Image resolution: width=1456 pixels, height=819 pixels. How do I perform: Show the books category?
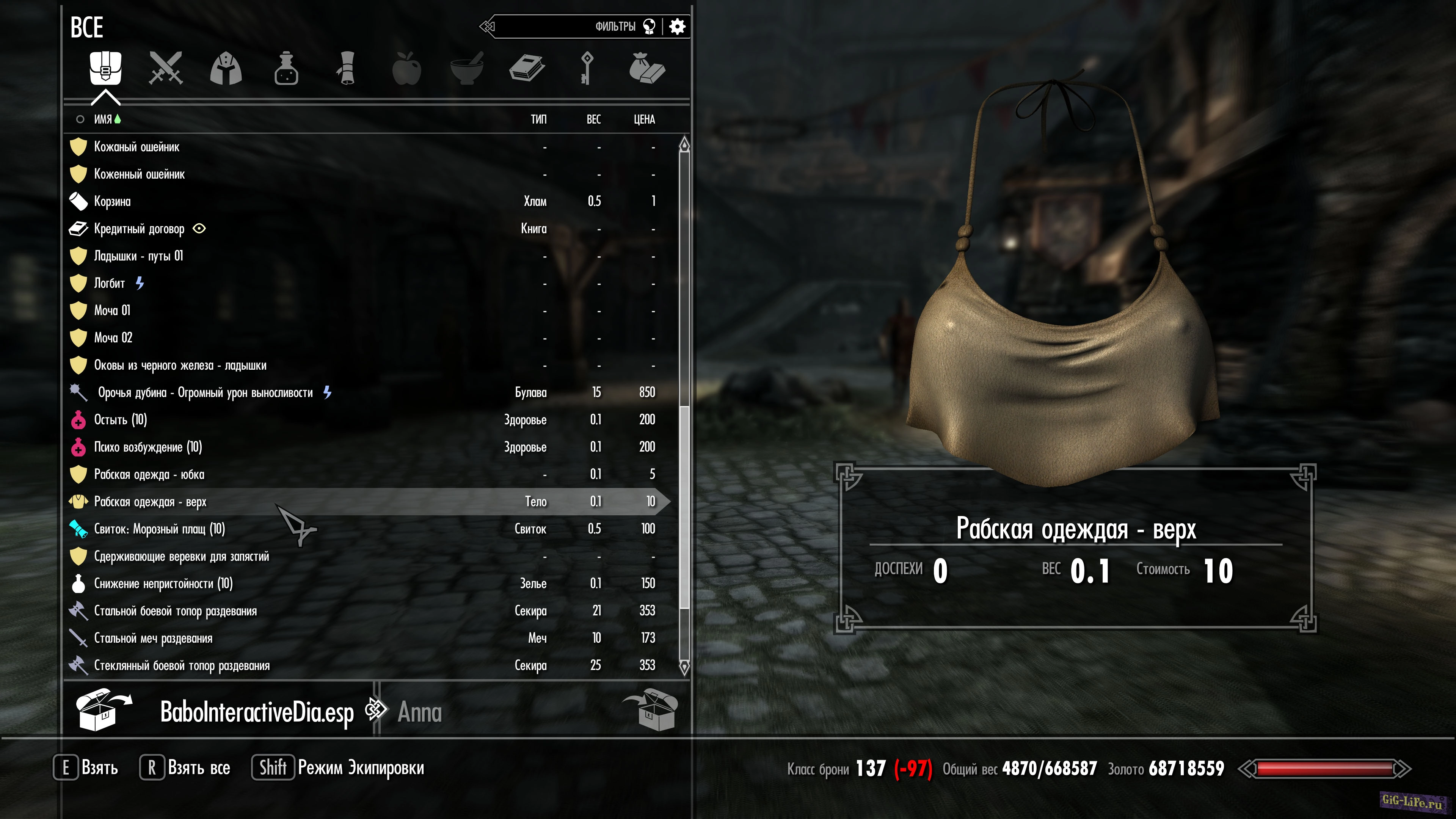tap(527, 68)
